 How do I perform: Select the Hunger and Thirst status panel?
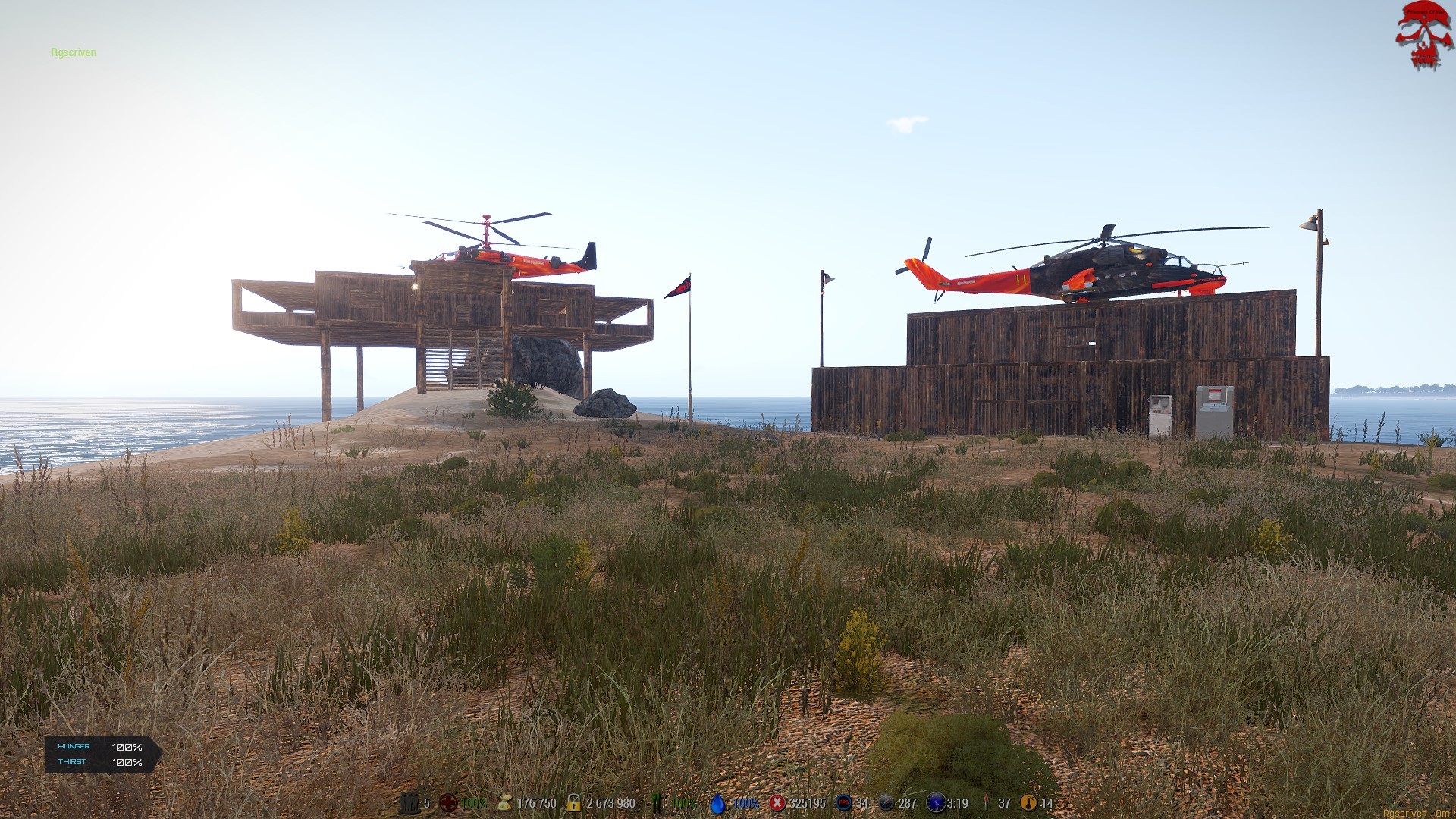(x=102, y=755)
